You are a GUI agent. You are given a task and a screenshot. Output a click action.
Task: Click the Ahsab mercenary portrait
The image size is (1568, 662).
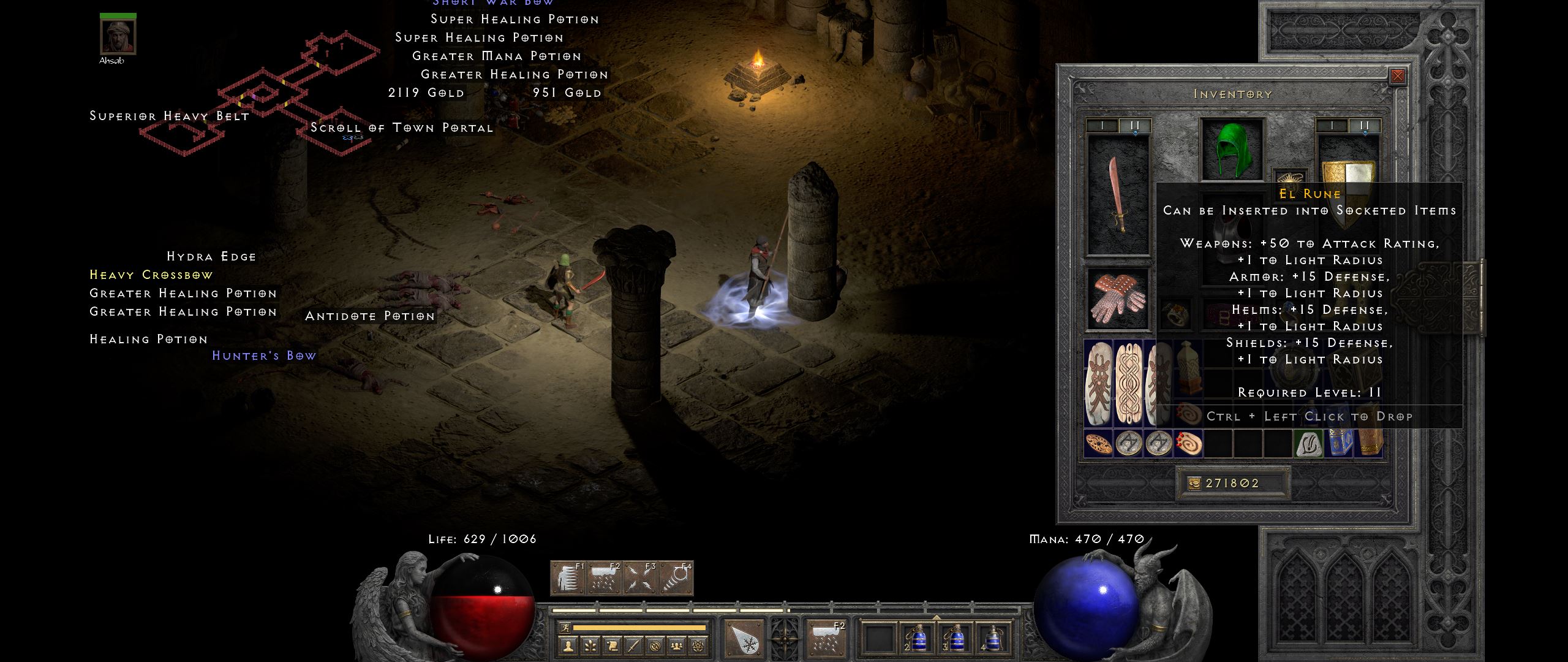click(118, 37)
